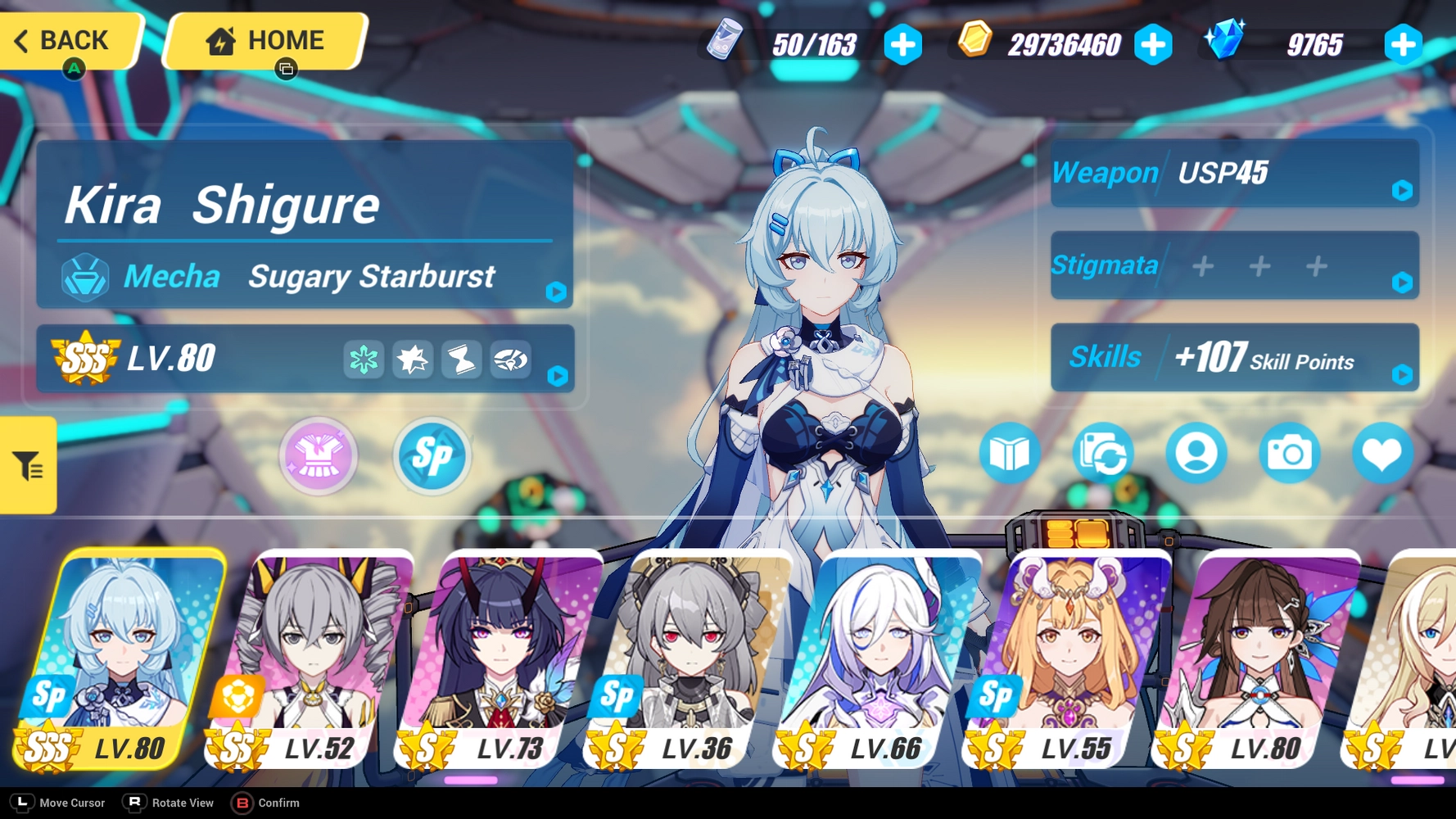The width and height of the screenshot is (1456, 819).
Task: Toggle the star burst icon in stats row
Action: coord(413,359)
